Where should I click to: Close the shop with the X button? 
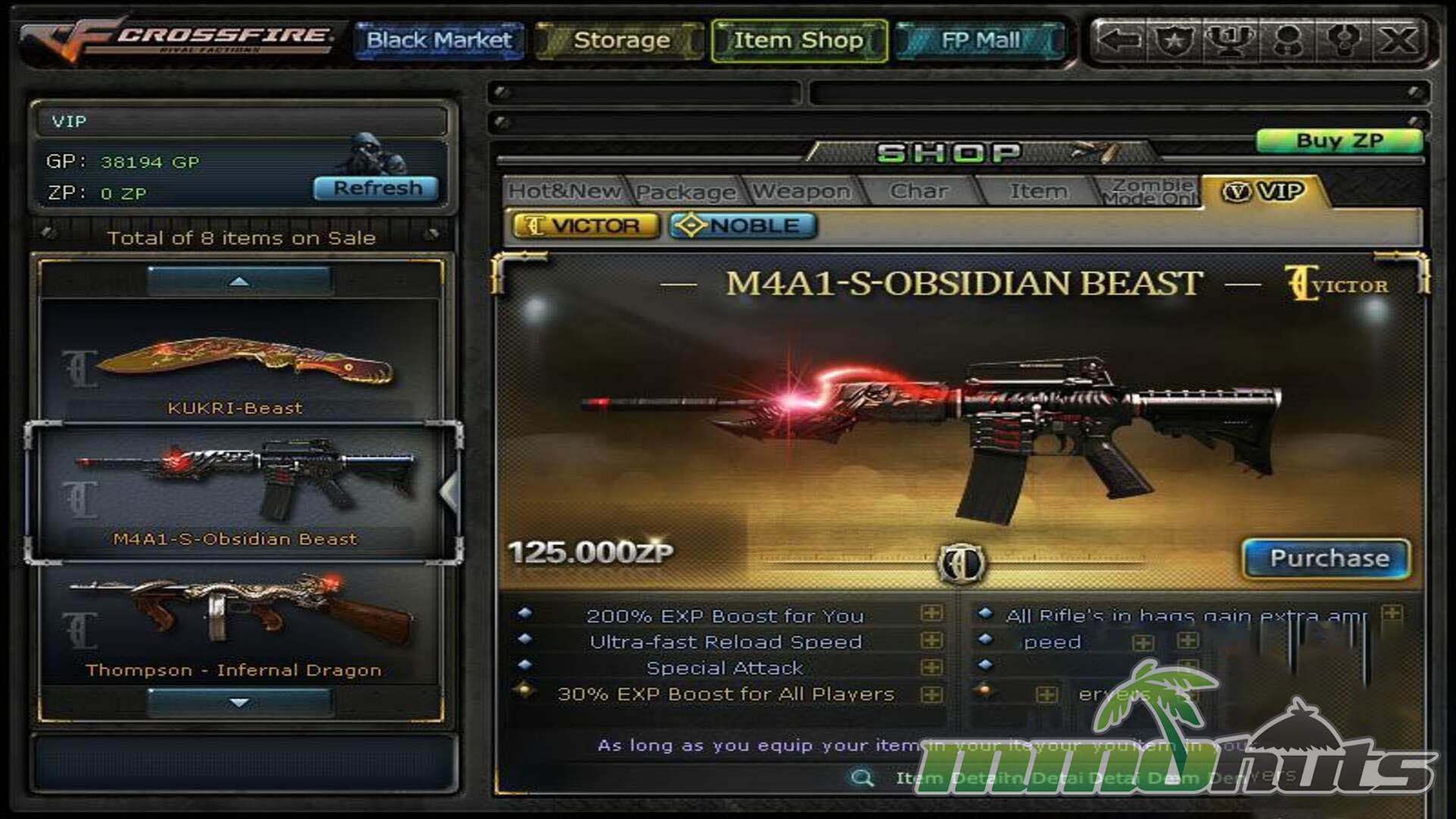click(x=1398, y=40)
